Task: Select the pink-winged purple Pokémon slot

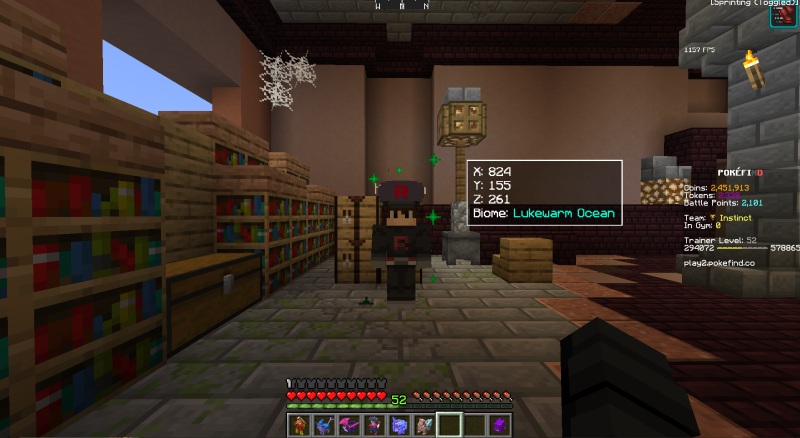Action: tap(350, 424)
